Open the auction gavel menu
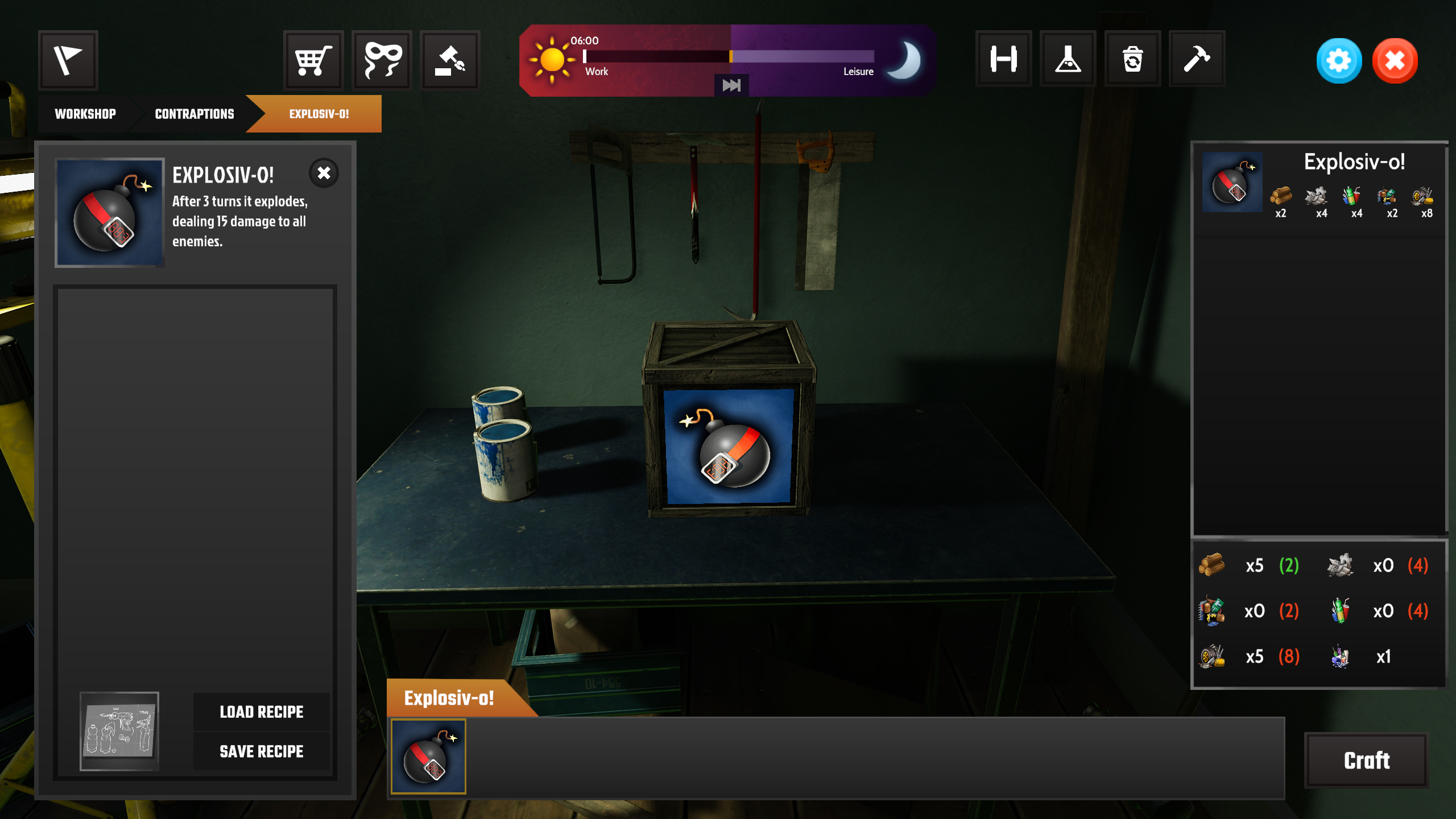This screenshot has height=819, width=1456. [450, 60]
